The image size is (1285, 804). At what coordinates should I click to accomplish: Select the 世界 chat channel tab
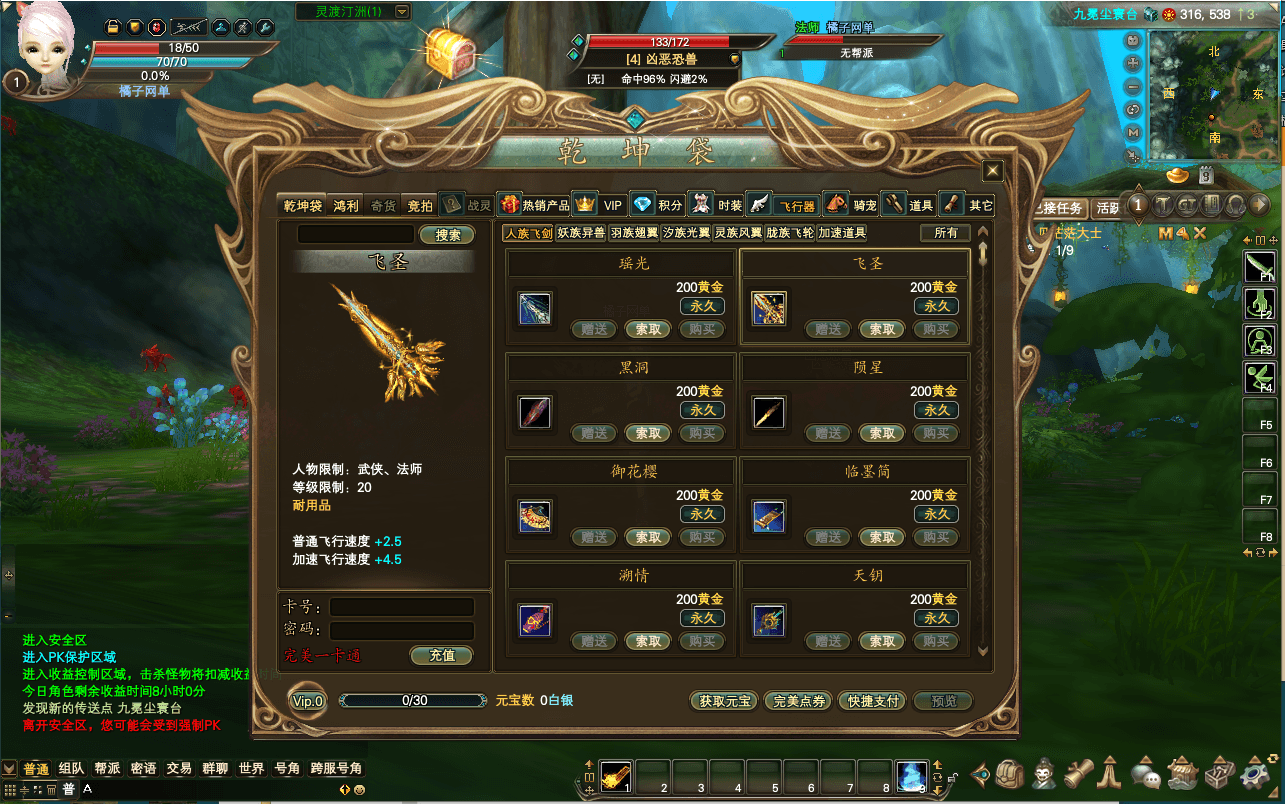point(251,770)
